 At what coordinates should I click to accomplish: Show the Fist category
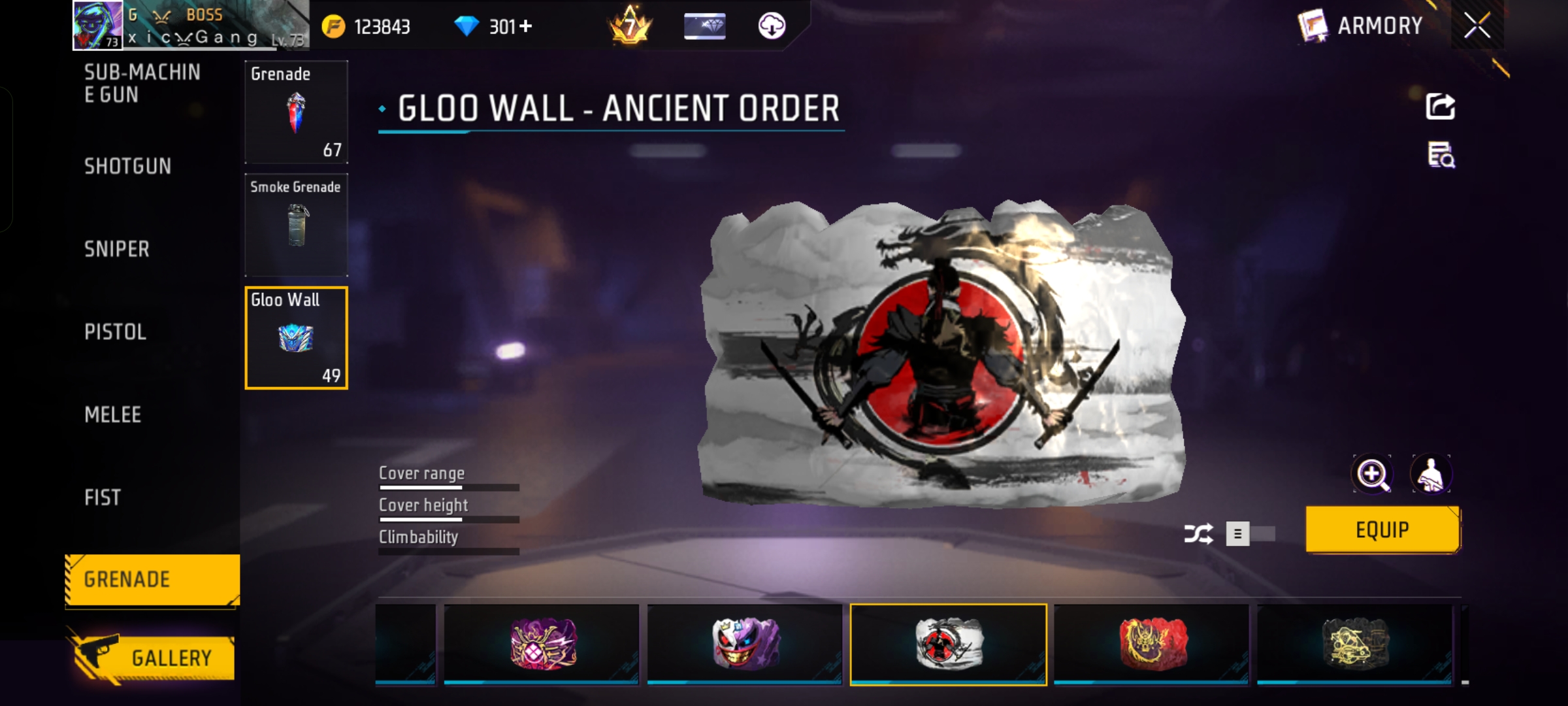pos(103,498)
